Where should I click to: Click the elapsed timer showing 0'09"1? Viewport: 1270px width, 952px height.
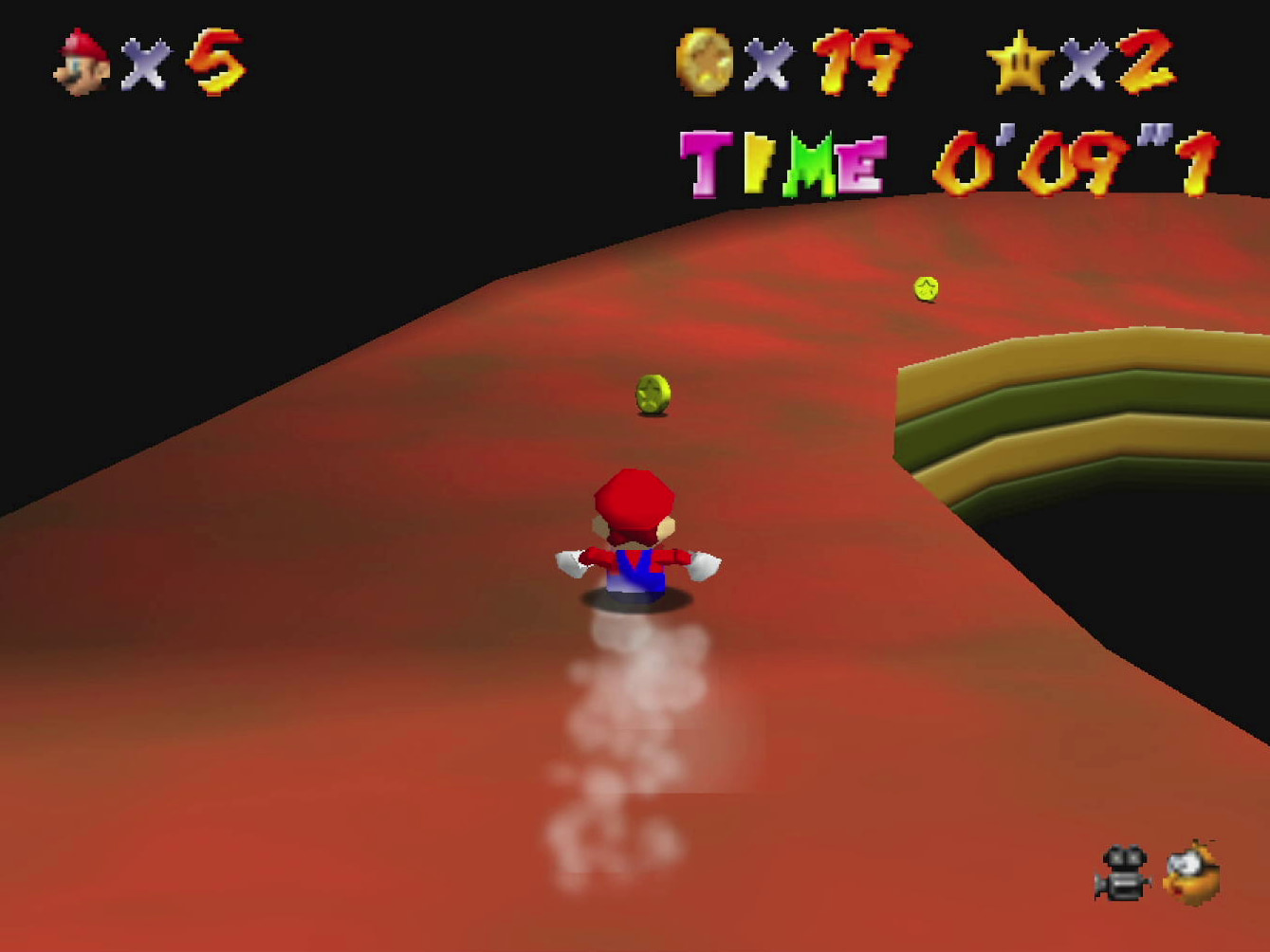(1072, 161)
